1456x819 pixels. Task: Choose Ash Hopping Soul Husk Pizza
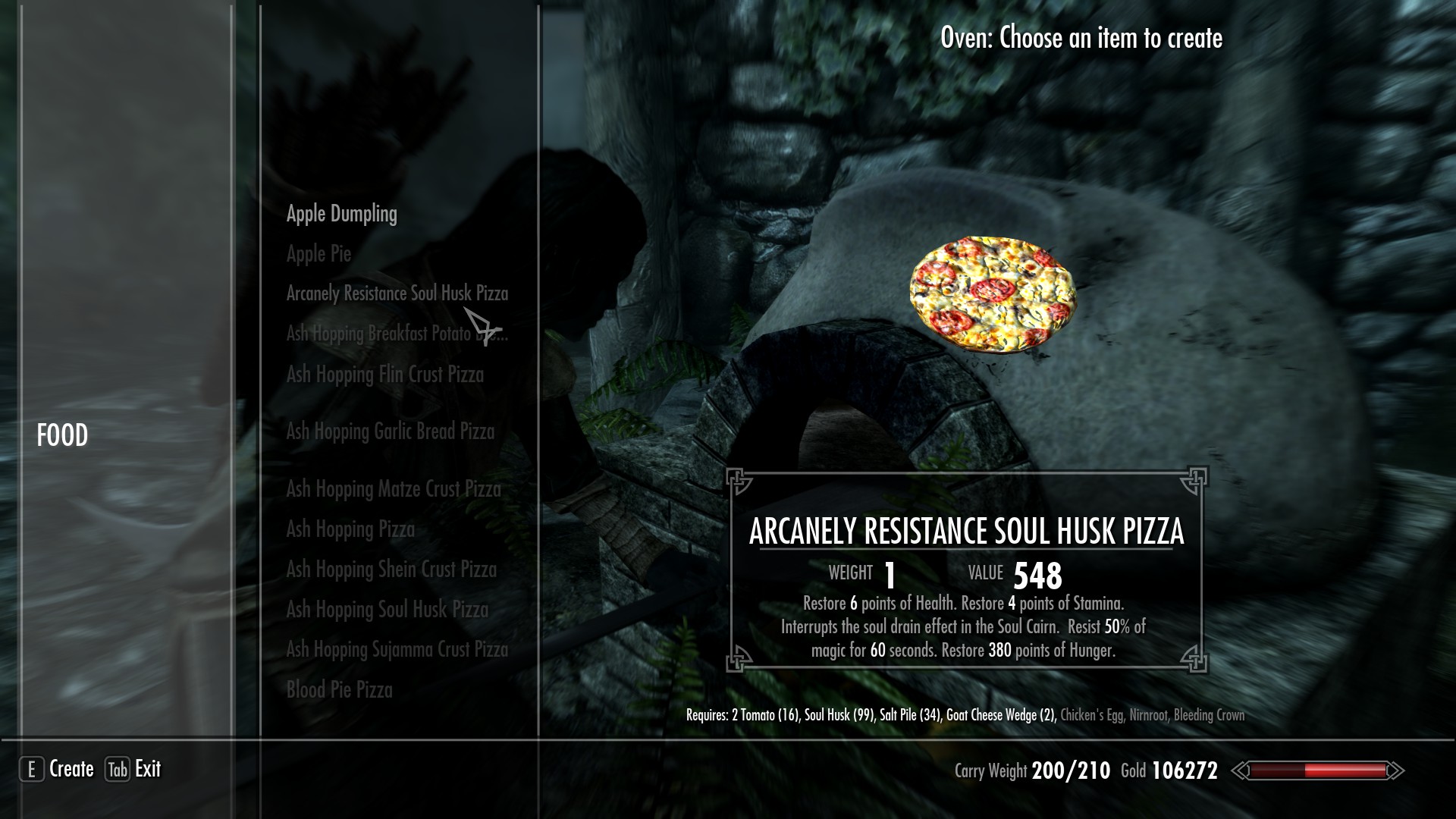388,610
